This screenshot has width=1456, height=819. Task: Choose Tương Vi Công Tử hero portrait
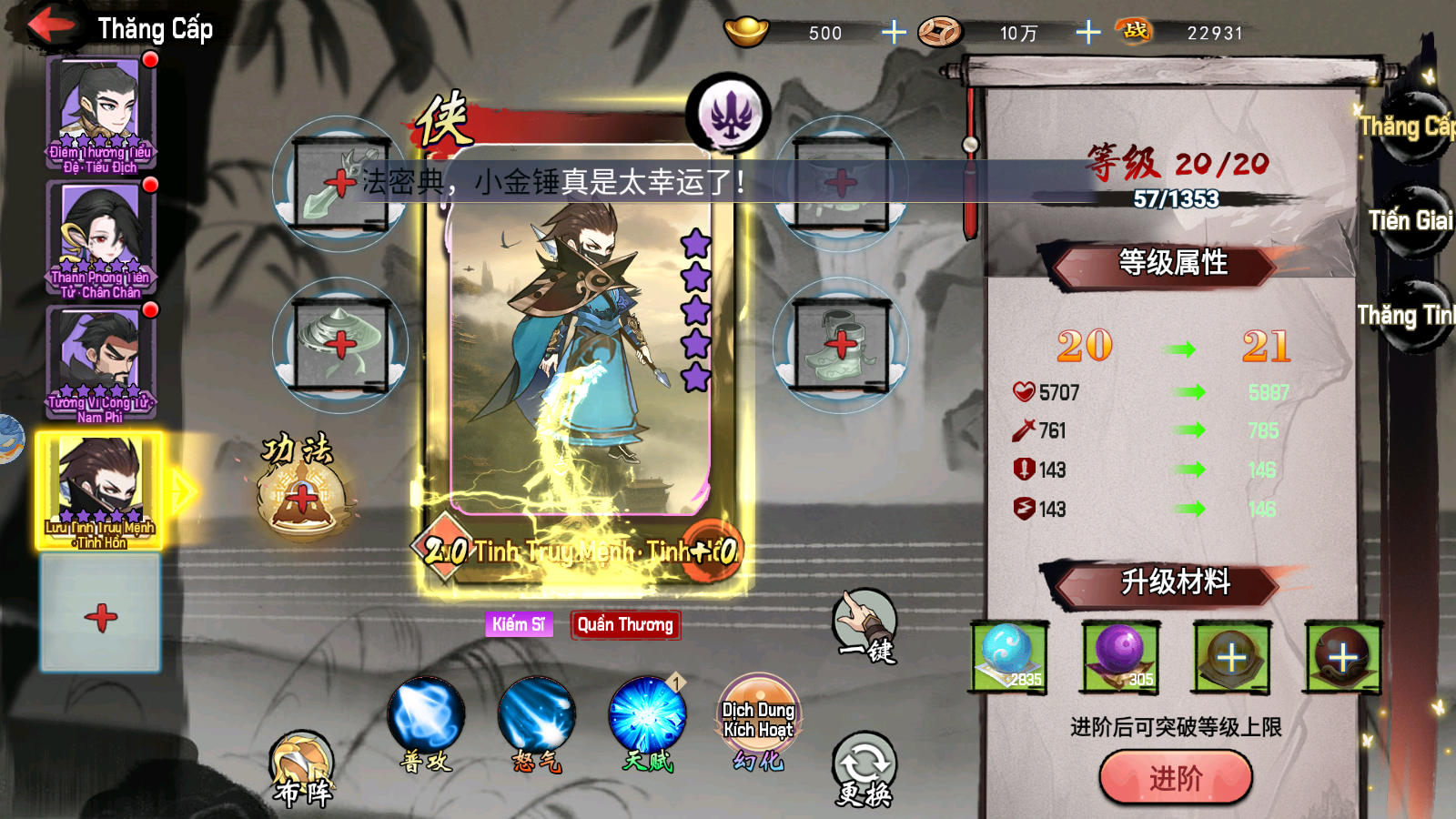100,361
